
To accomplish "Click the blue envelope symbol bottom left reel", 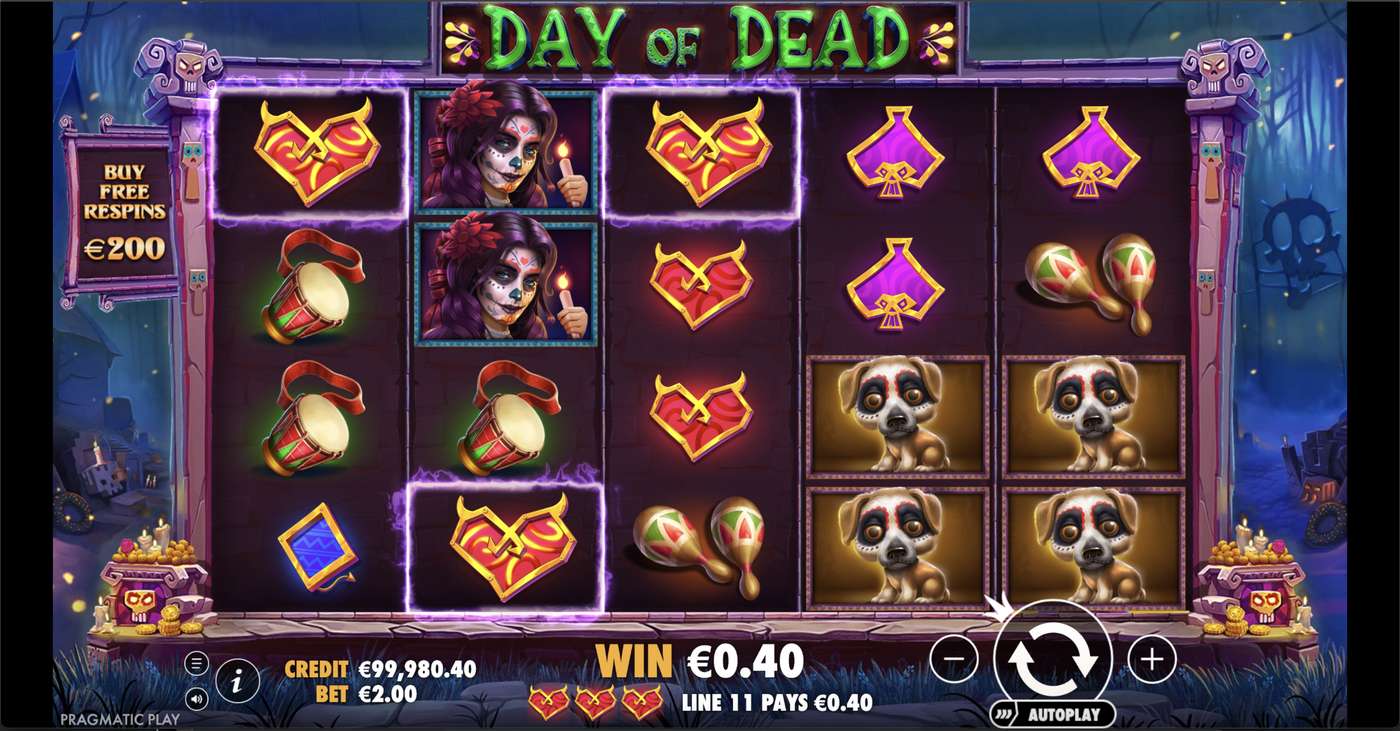I will (316, 547).
